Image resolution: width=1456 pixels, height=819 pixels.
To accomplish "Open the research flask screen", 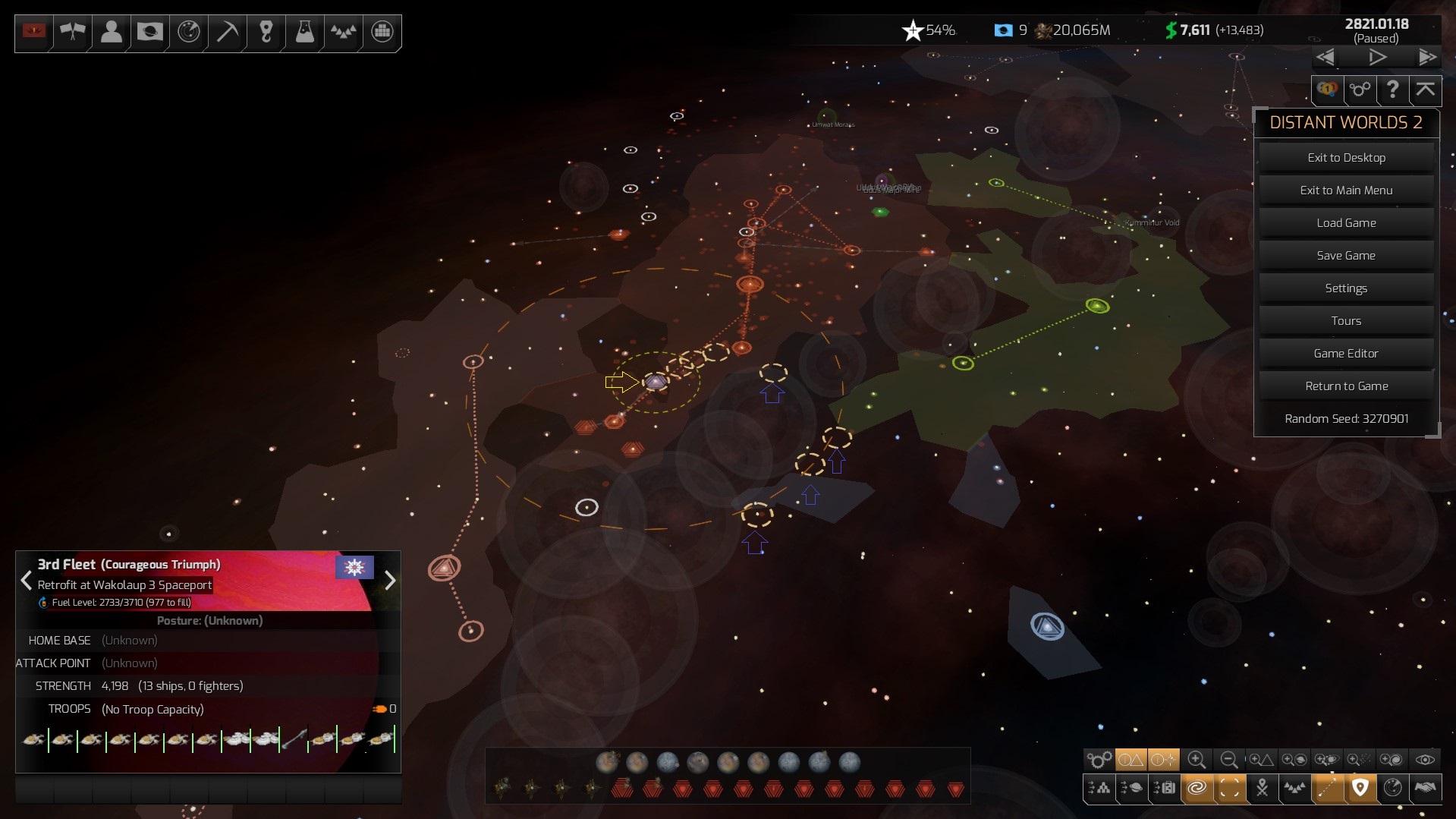I will point(304,32).
